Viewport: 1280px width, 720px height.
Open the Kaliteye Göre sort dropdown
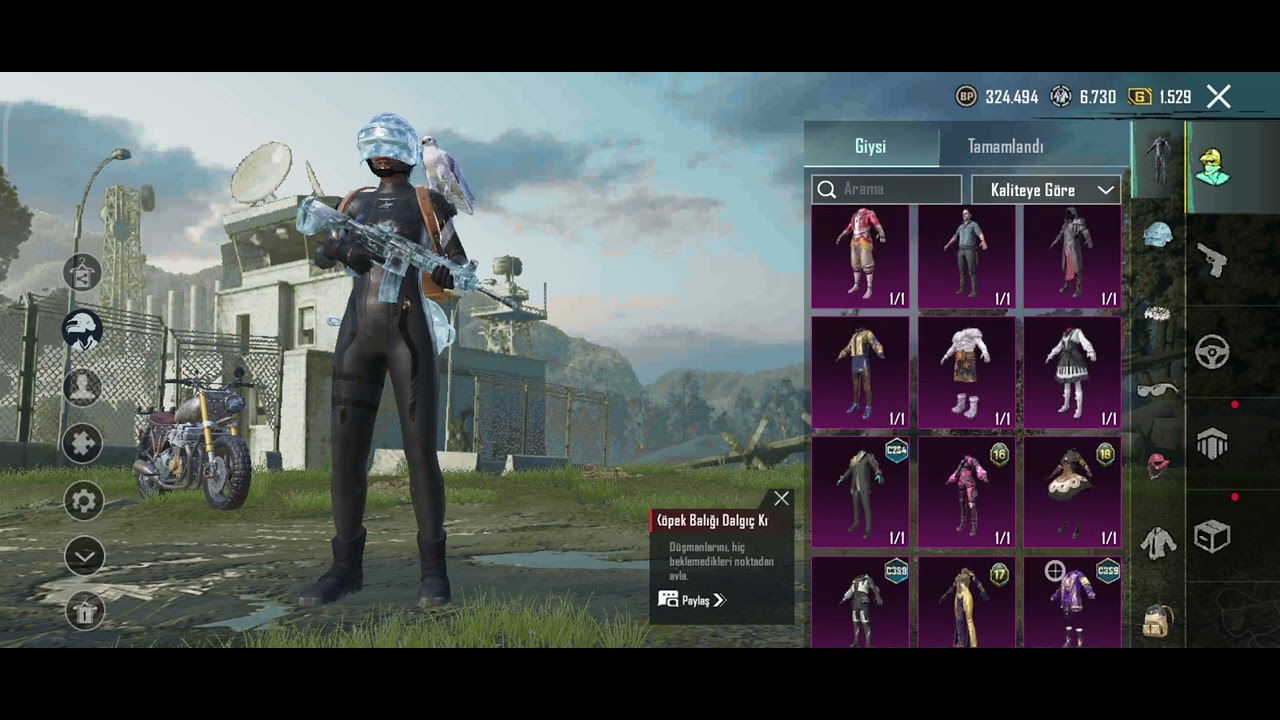tap(1045, 189)
